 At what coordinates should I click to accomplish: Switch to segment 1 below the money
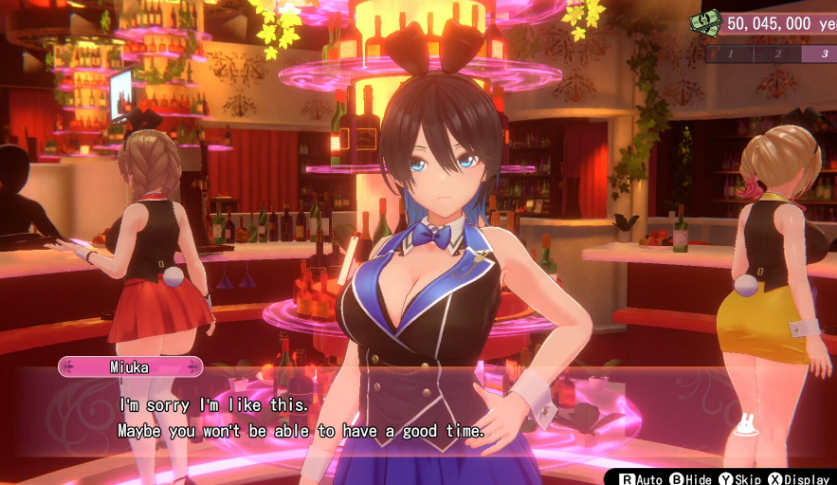[730, 53]
